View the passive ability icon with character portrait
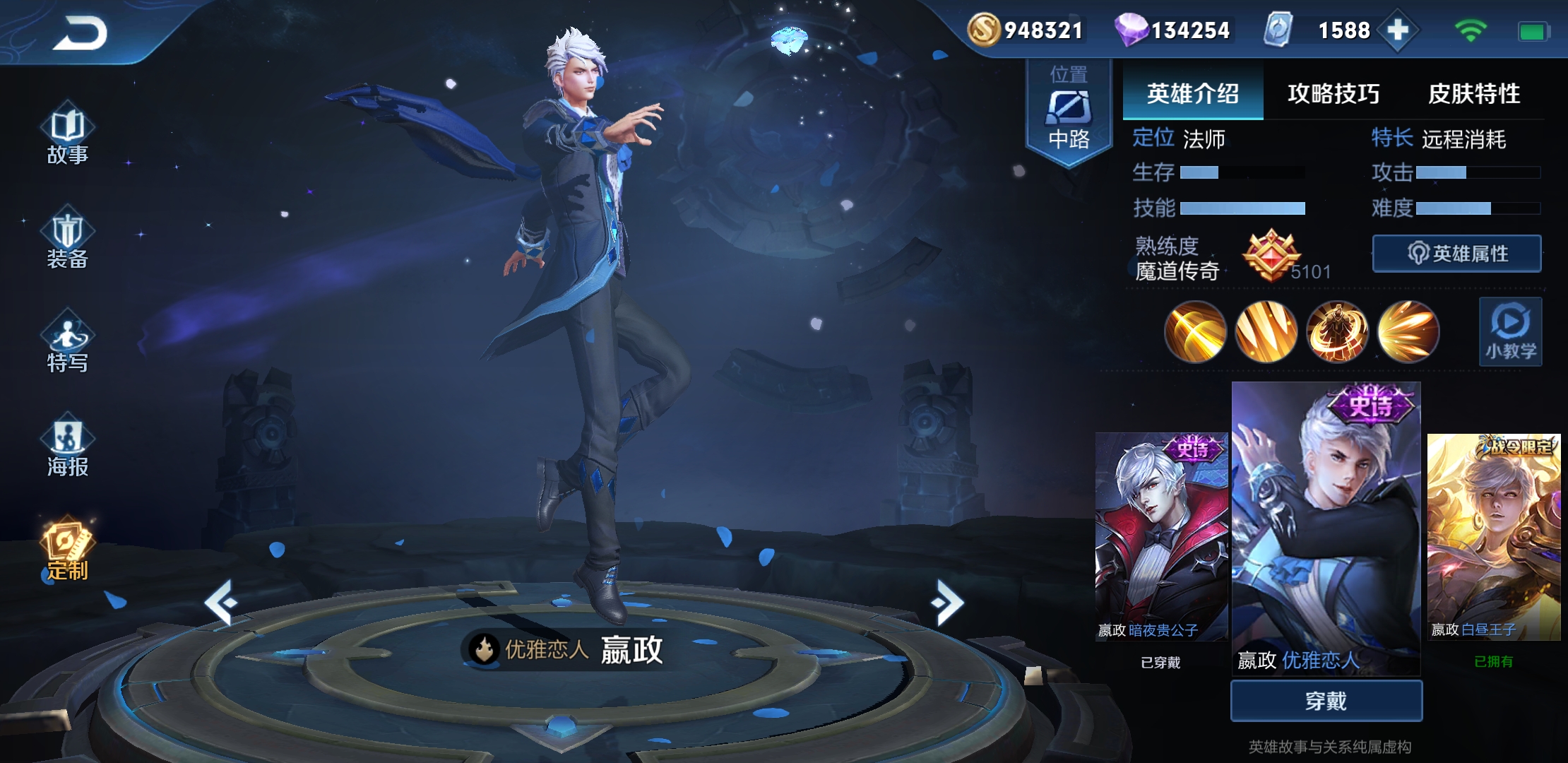Viewport: 1568px width, 763px height. tap(1337, 332)
